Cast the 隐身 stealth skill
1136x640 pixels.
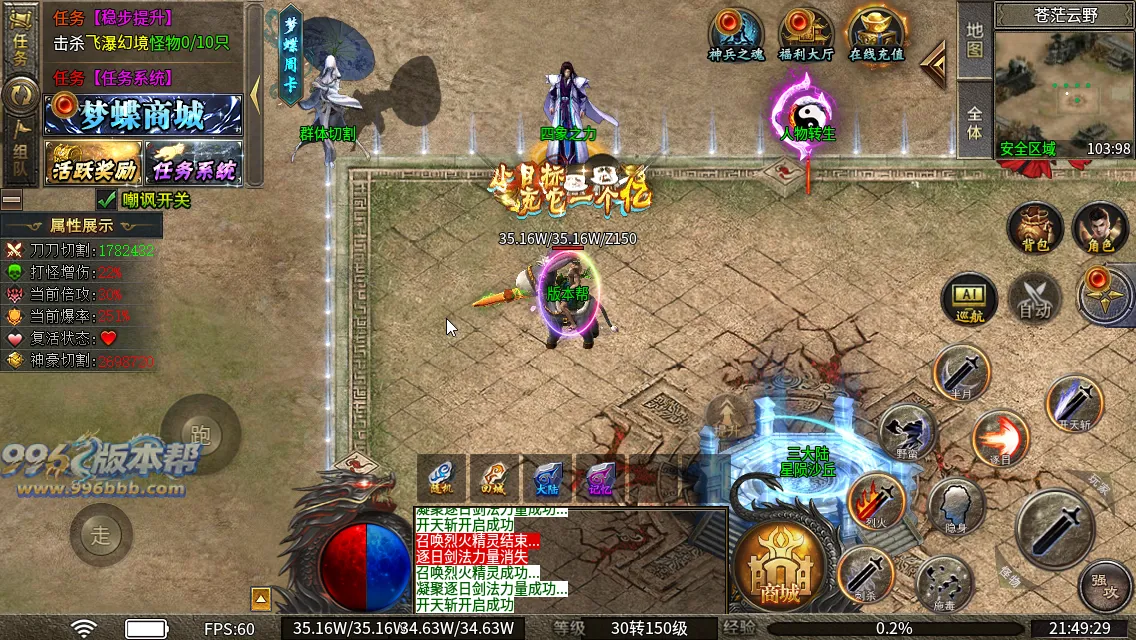click(956, 506)
